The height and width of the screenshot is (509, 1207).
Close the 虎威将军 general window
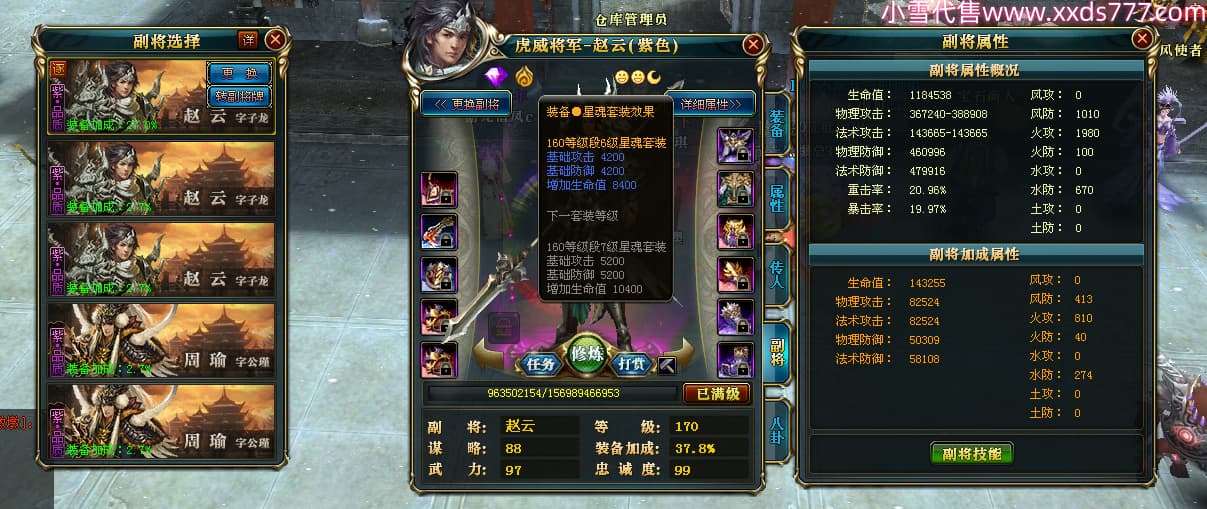pyautogui.click(x=753, y=45)
